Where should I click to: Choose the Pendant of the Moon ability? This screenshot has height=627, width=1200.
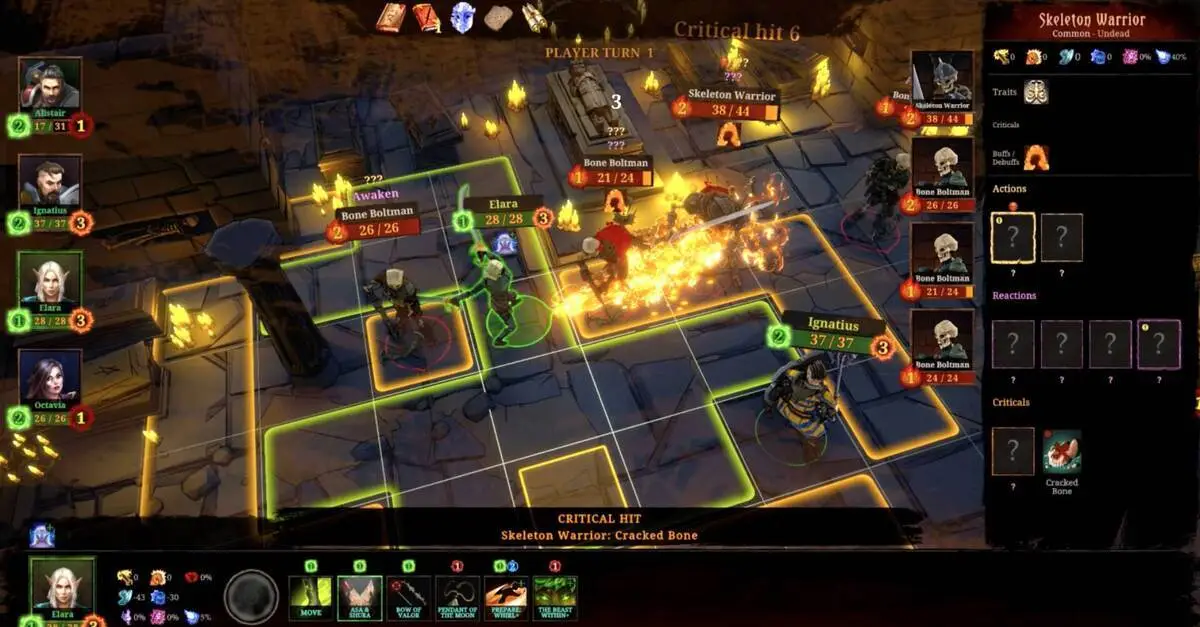pyautogui.click(x=457, y=598)
